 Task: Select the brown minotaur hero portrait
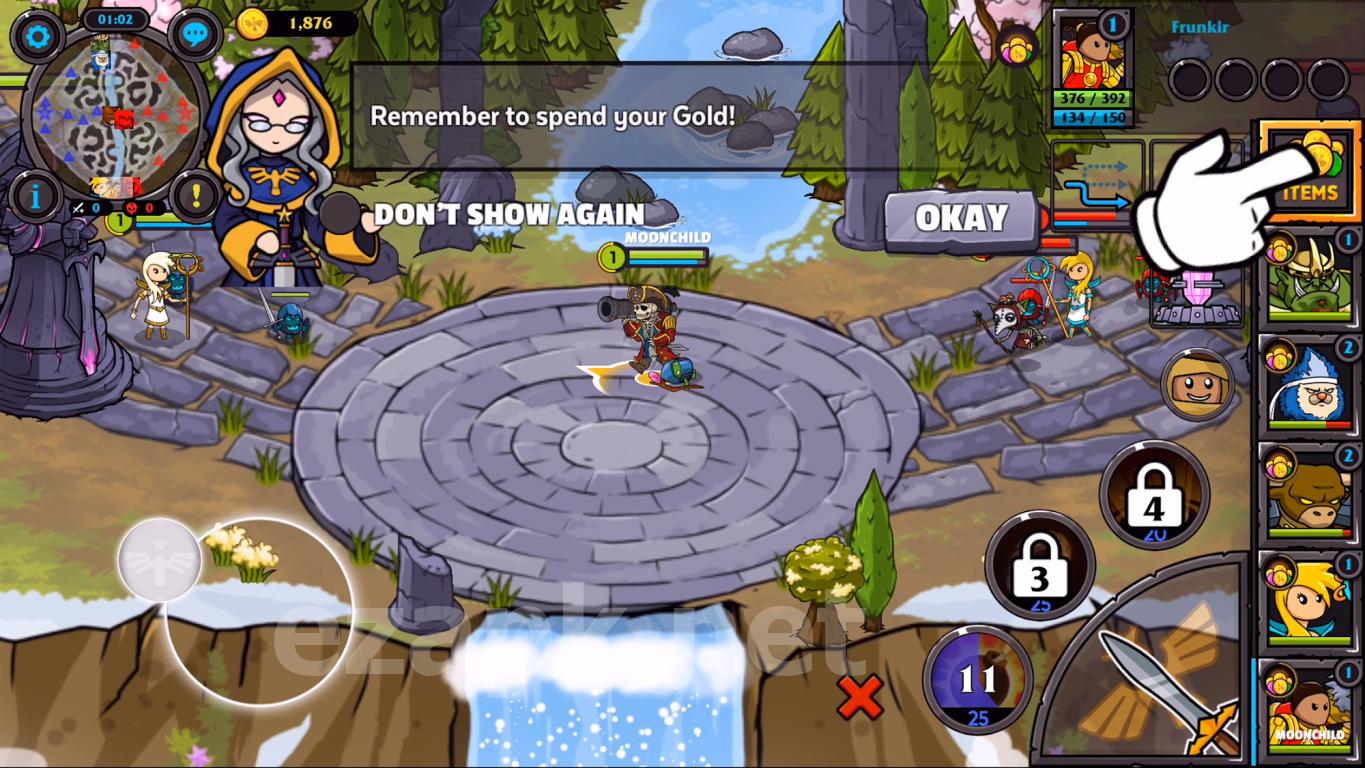pyautogui.click(x=1309, y=493)
